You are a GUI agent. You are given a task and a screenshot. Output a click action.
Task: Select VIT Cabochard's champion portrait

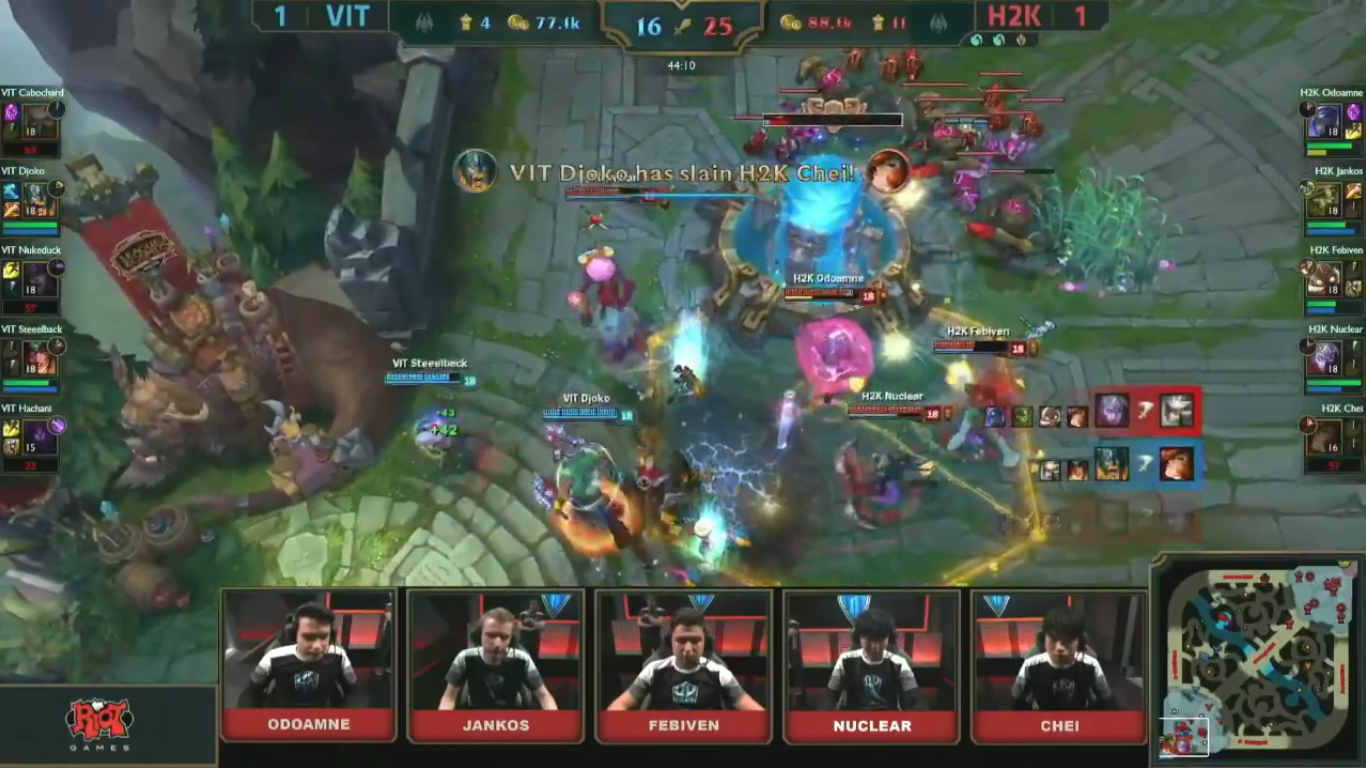pyautogui.click(x=40, y=122)
